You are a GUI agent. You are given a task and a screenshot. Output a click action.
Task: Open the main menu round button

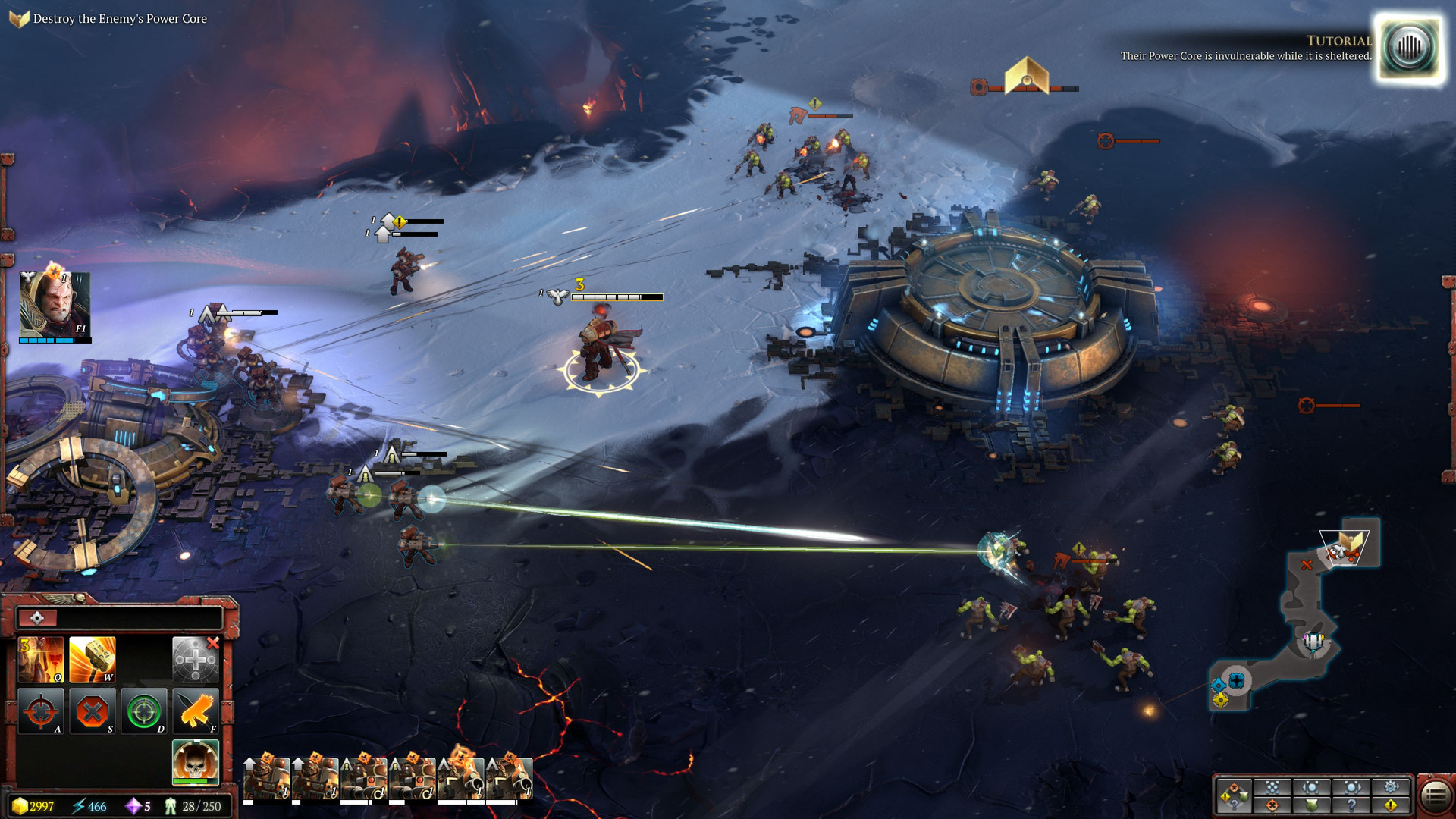(1435, 796)
